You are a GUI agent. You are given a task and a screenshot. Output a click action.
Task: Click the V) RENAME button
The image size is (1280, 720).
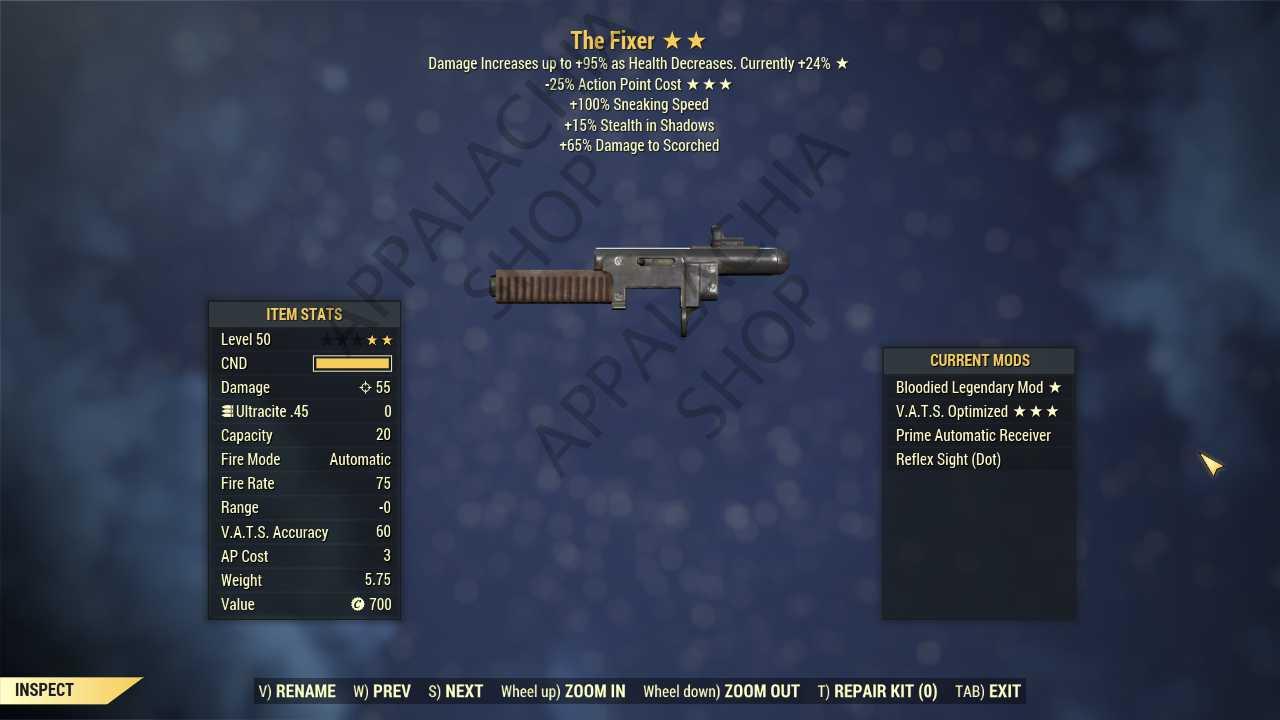click(x=297, y=691)
